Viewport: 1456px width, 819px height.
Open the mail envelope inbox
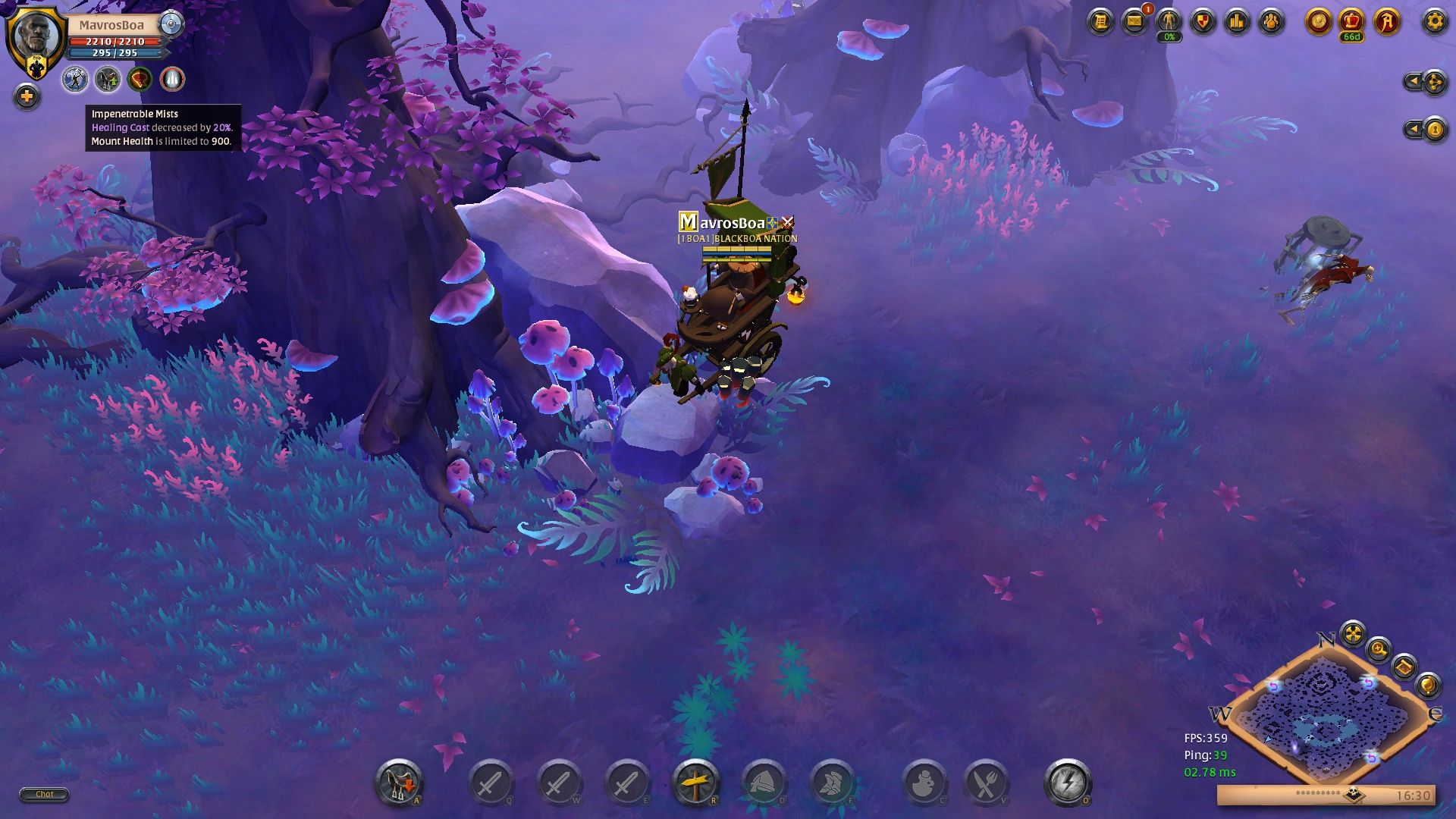(1134, 21)
